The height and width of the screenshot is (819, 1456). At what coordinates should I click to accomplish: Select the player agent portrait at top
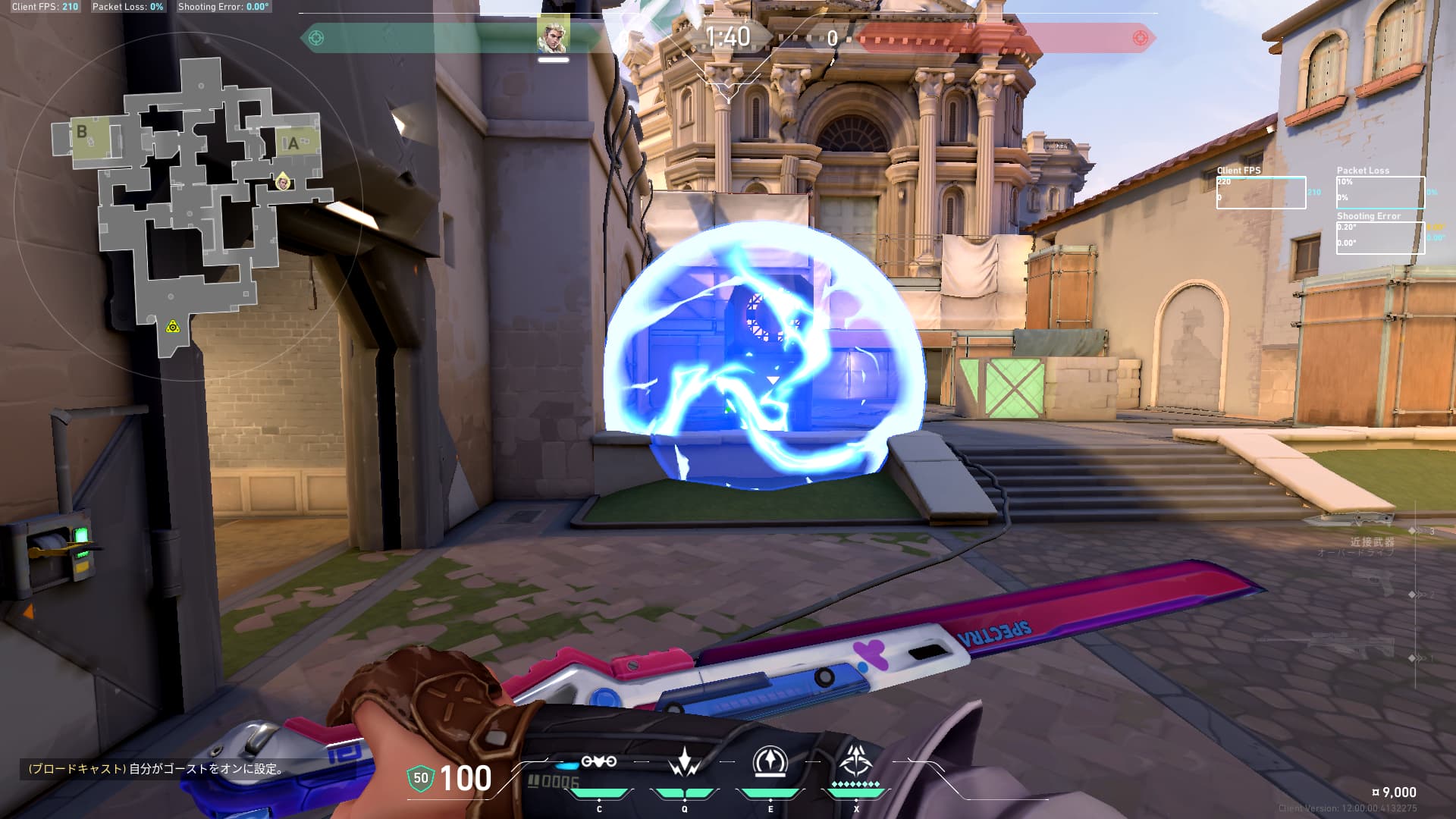553,35
